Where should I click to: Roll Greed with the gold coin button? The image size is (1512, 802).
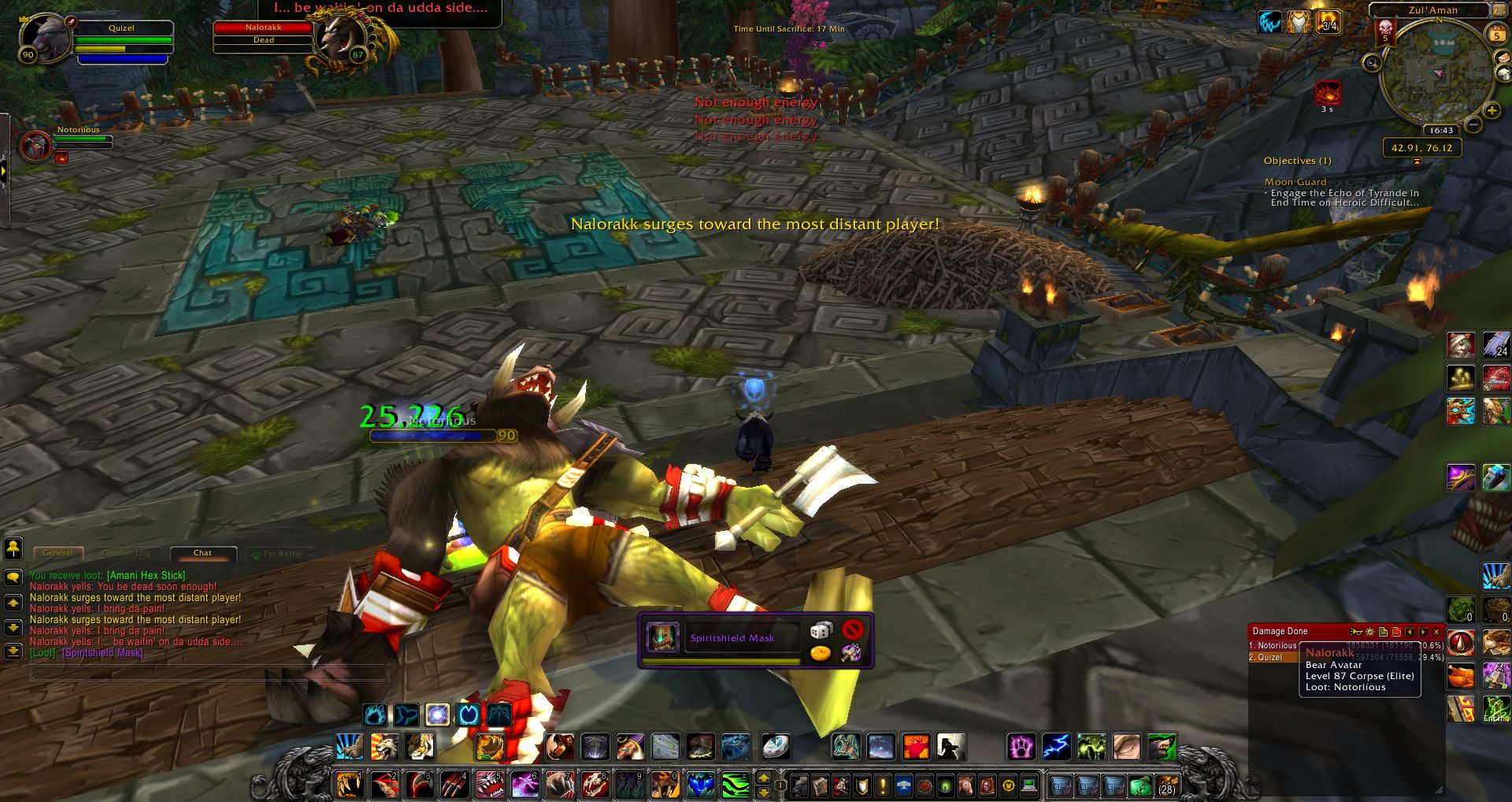(x=821, y=653)
